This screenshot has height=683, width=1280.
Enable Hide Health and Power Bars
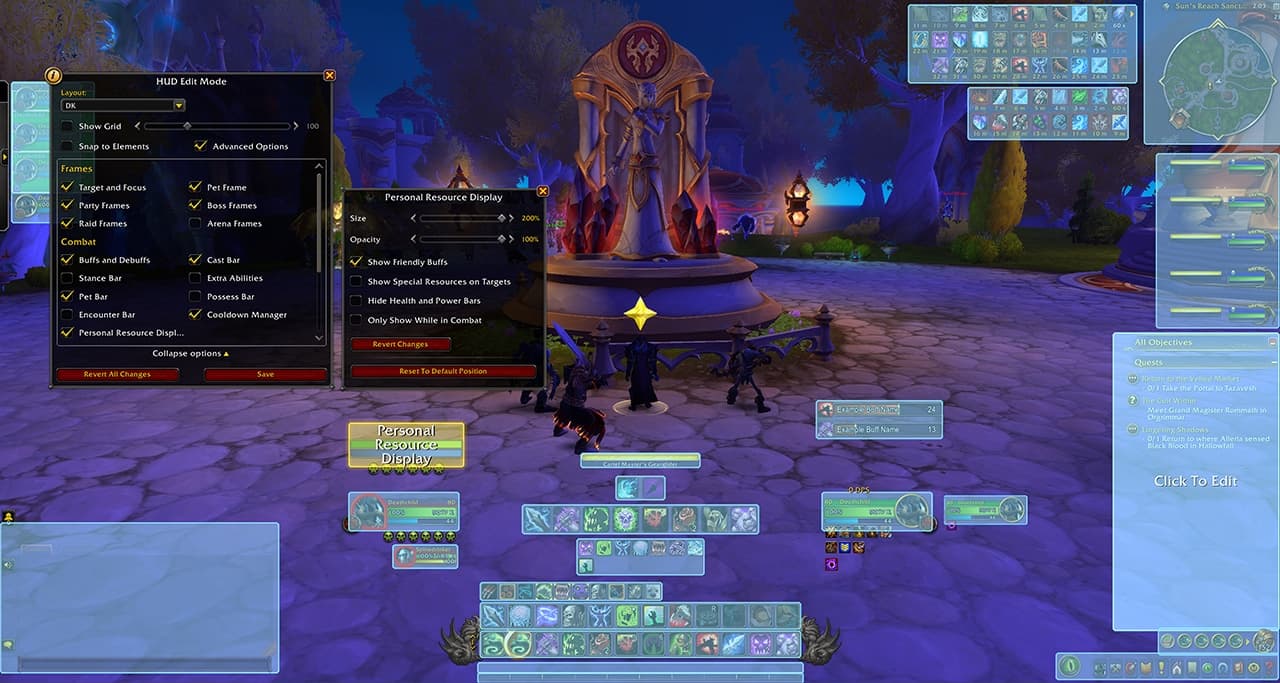coord(356,301)
